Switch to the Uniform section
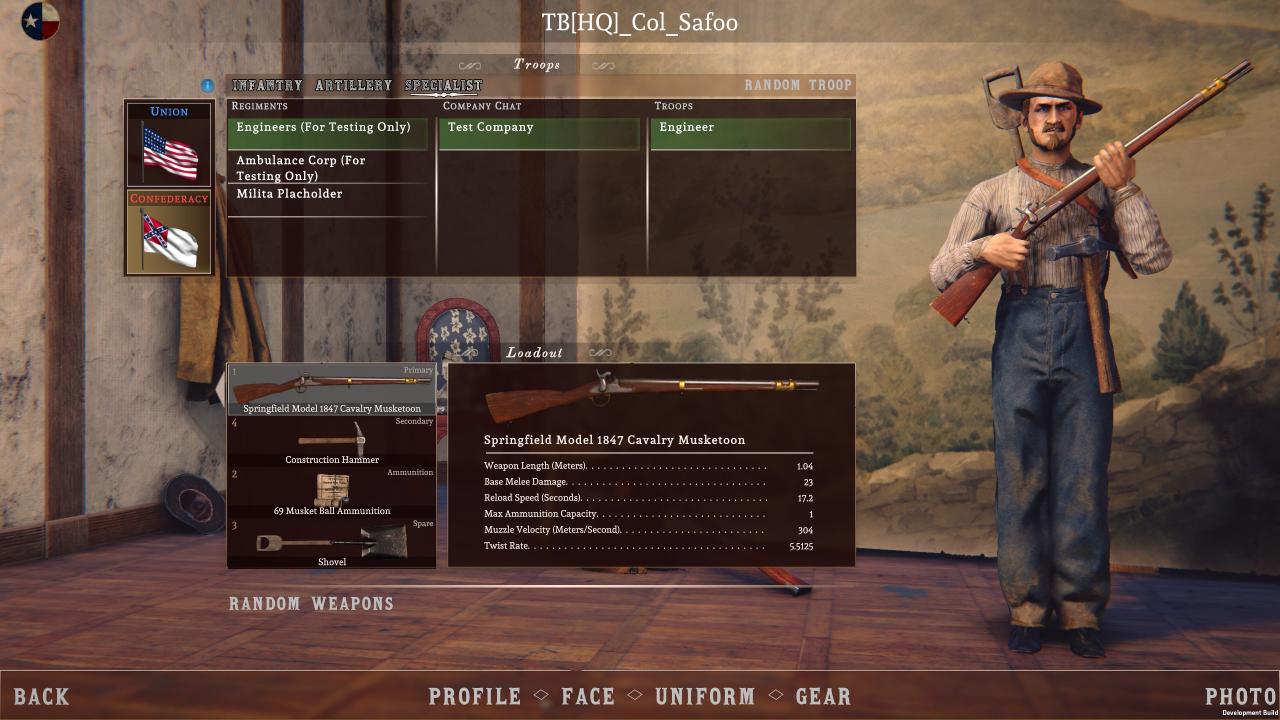This screenshot has height=720, width=1280. coord(704,697)
